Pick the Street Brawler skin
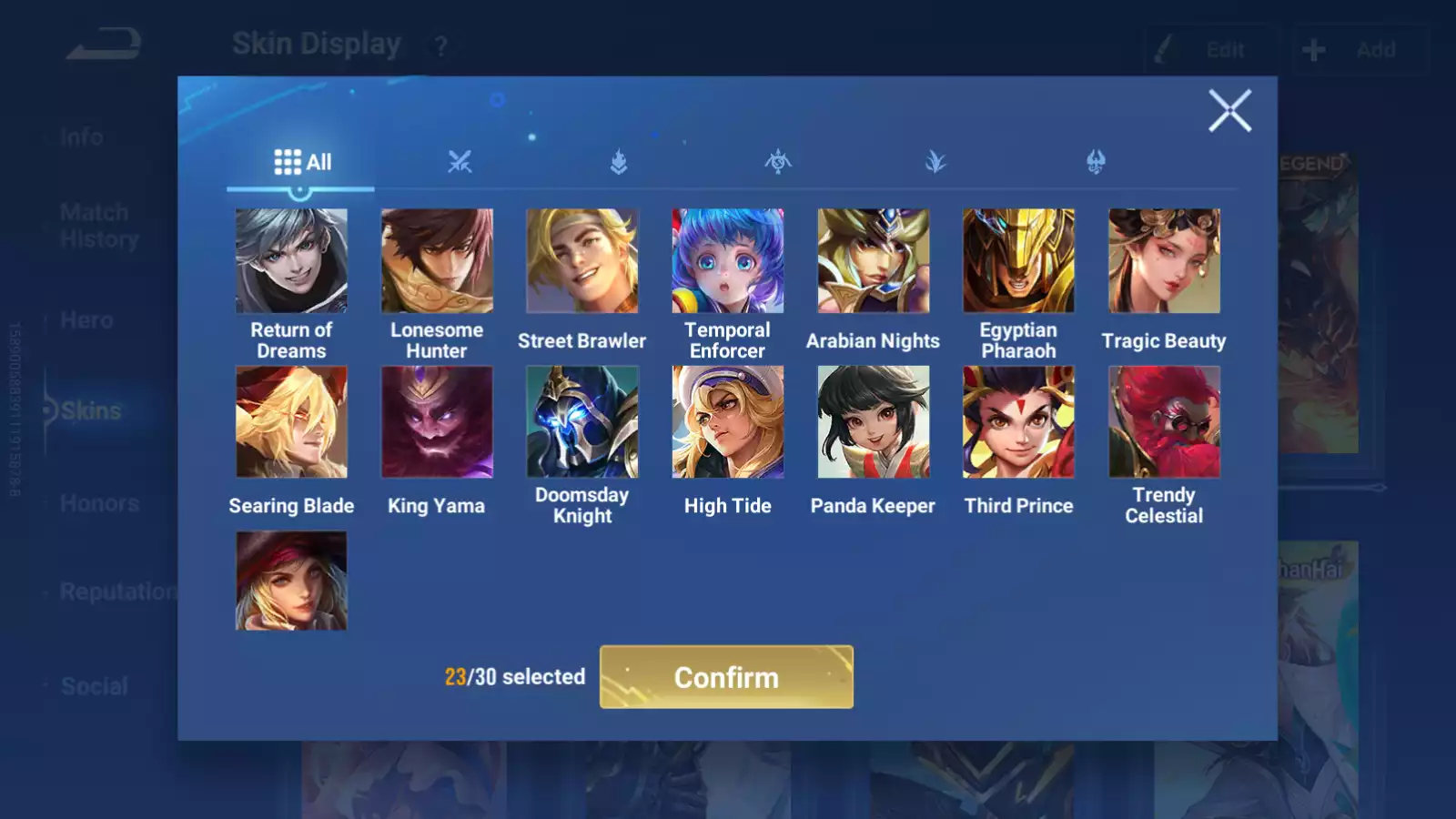 [x=582, y=261]
